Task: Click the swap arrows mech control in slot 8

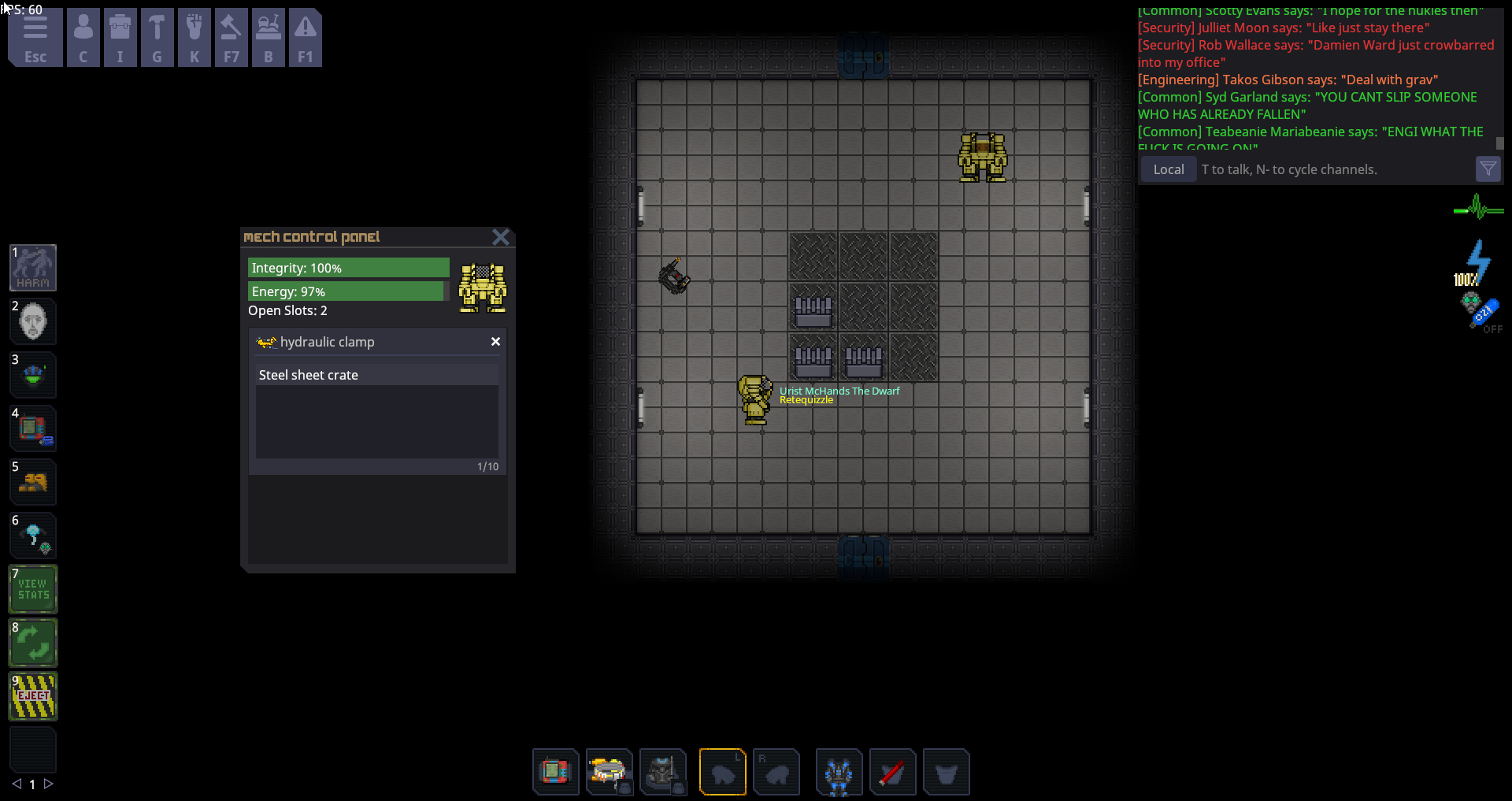Action: tap(32, 643)
